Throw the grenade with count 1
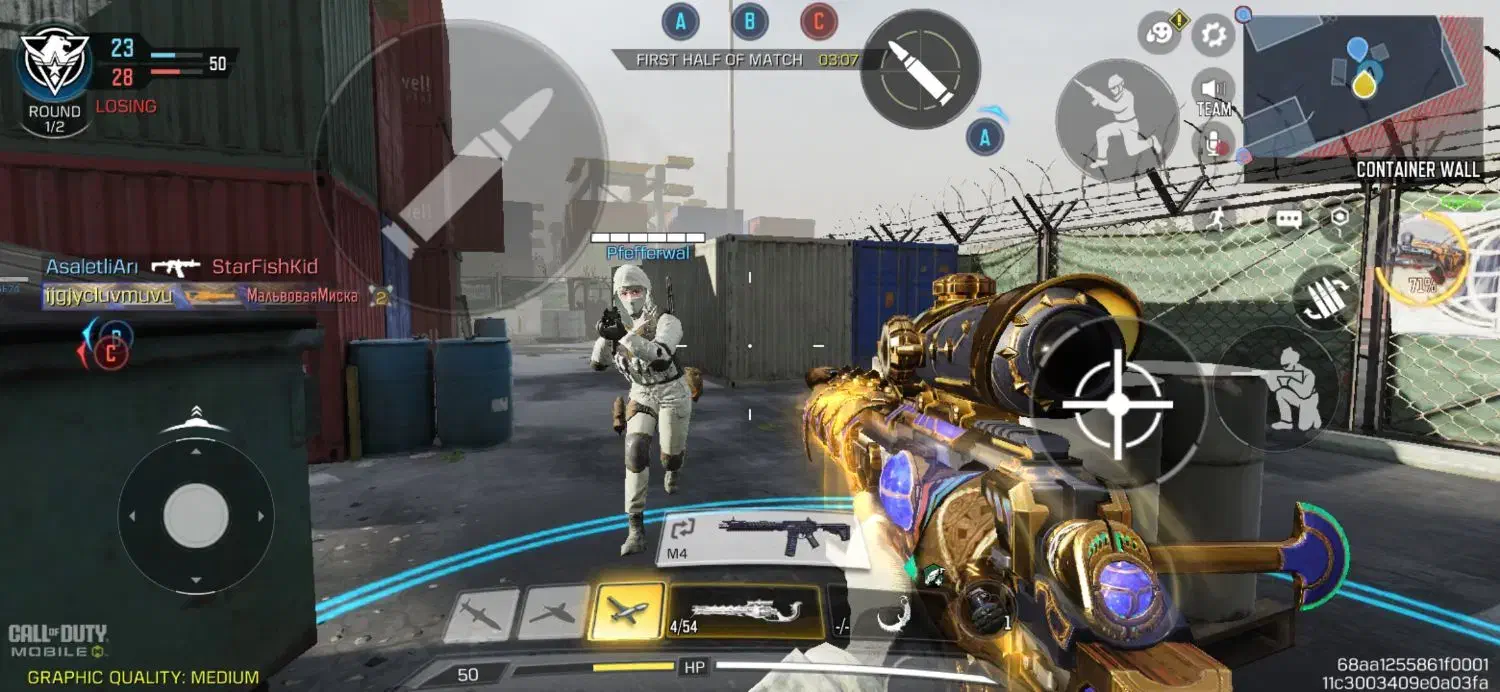Viewport: 1500px width, 692px height. [x=985, y=610]
